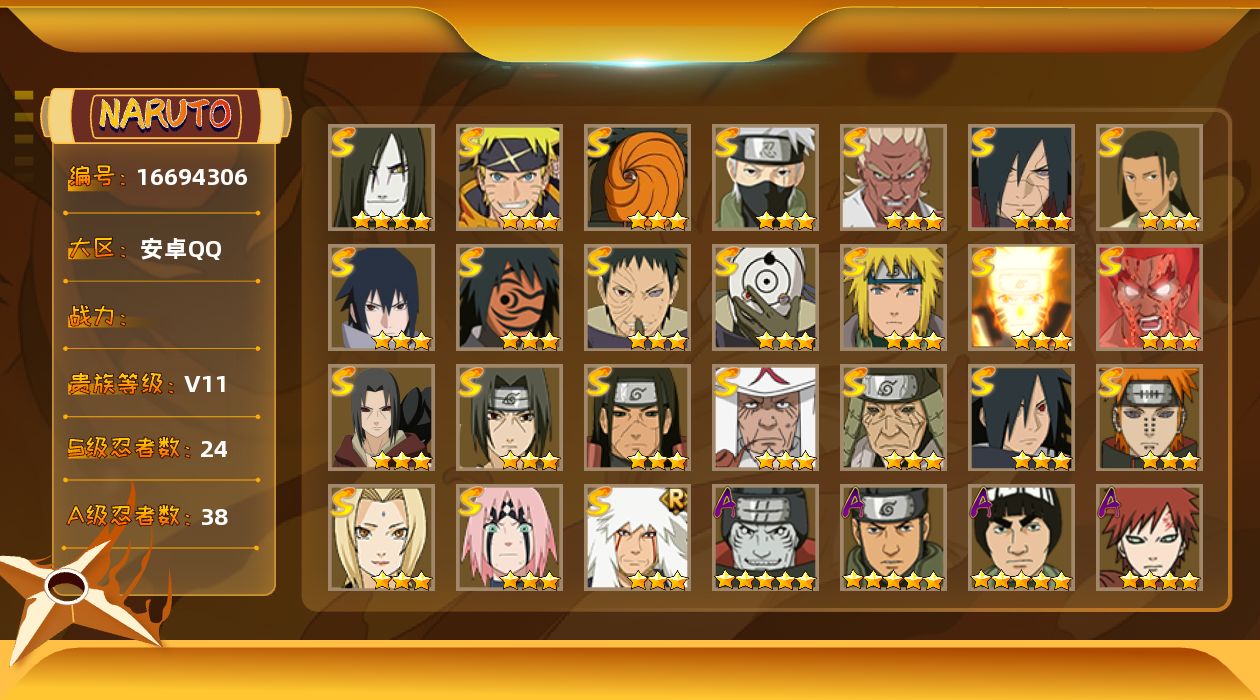This screenshot has height=700, width=1260.
Task: Choose Hiruzen wearing the Hokage hat
Action: point(765,417)
